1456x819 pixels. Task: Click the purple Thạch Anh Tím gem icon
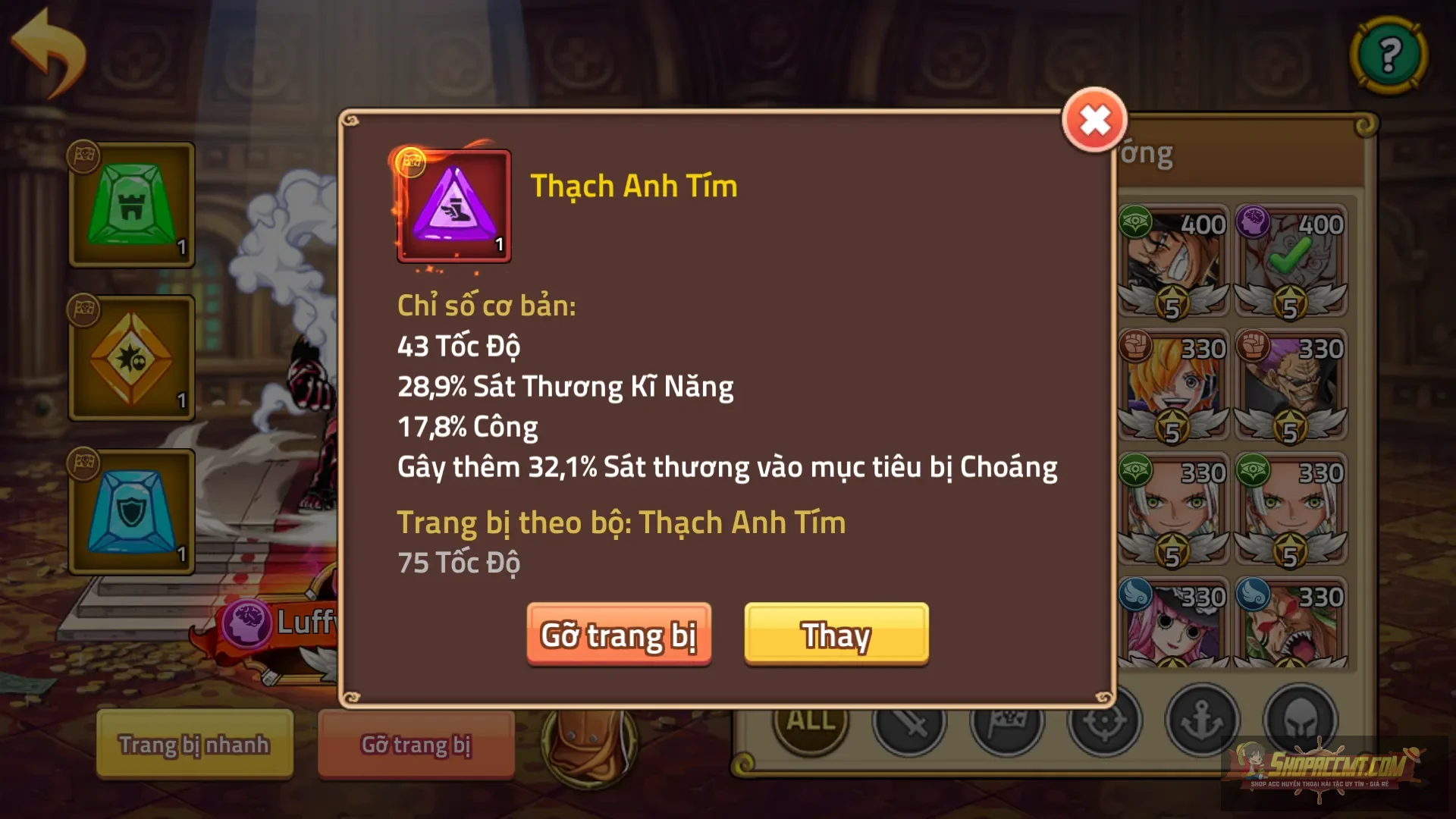tap(453, 206)
